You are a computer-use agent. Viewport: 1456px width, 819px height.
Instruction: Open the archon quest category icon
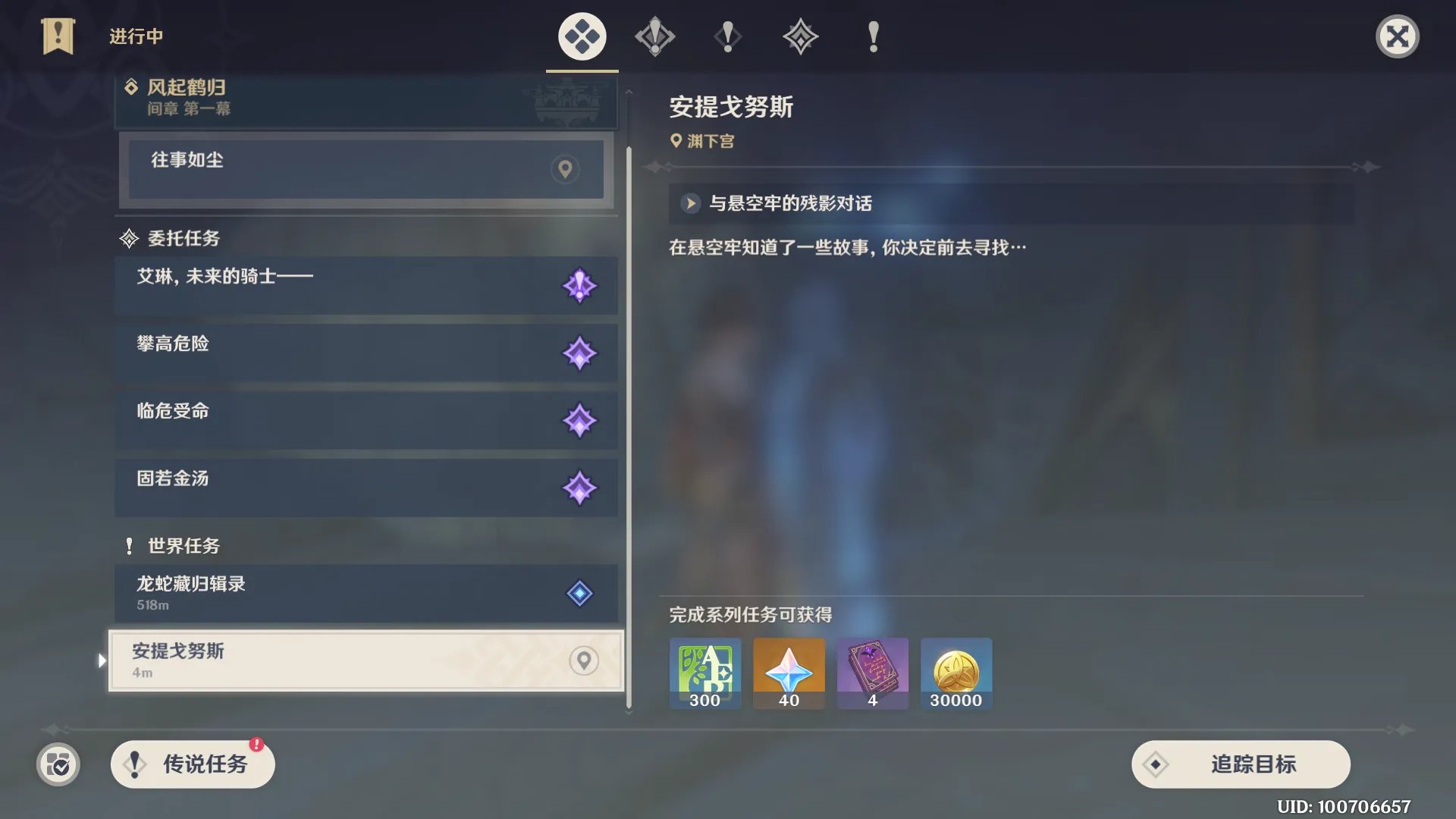[x=654, y=36]
